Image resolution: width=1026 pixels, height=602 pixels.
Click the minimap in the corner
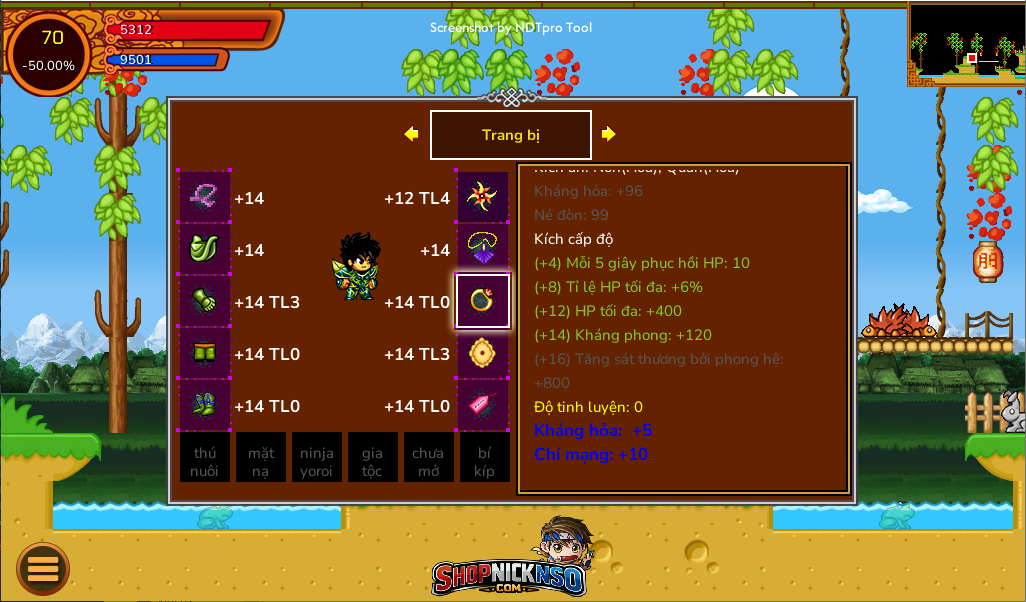tap(966, 43)
